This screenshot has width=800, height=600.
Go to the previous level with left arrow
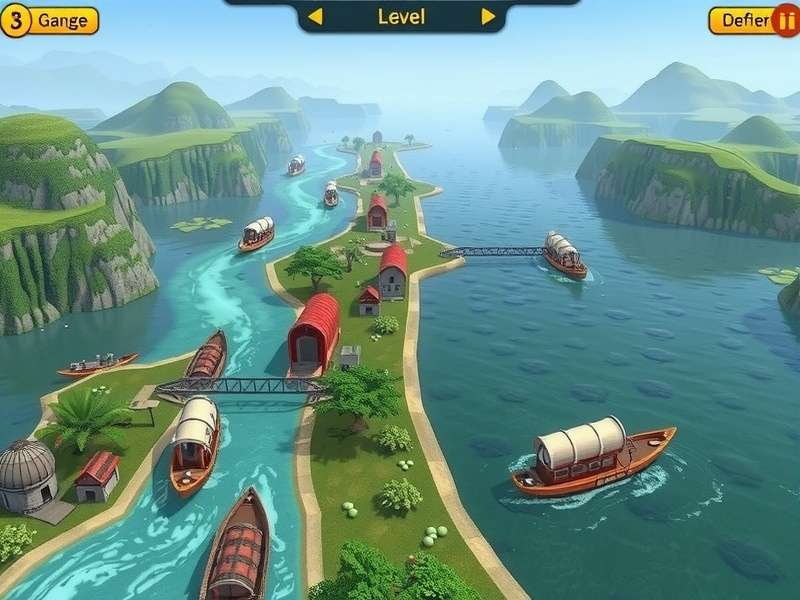coord(315,16)
